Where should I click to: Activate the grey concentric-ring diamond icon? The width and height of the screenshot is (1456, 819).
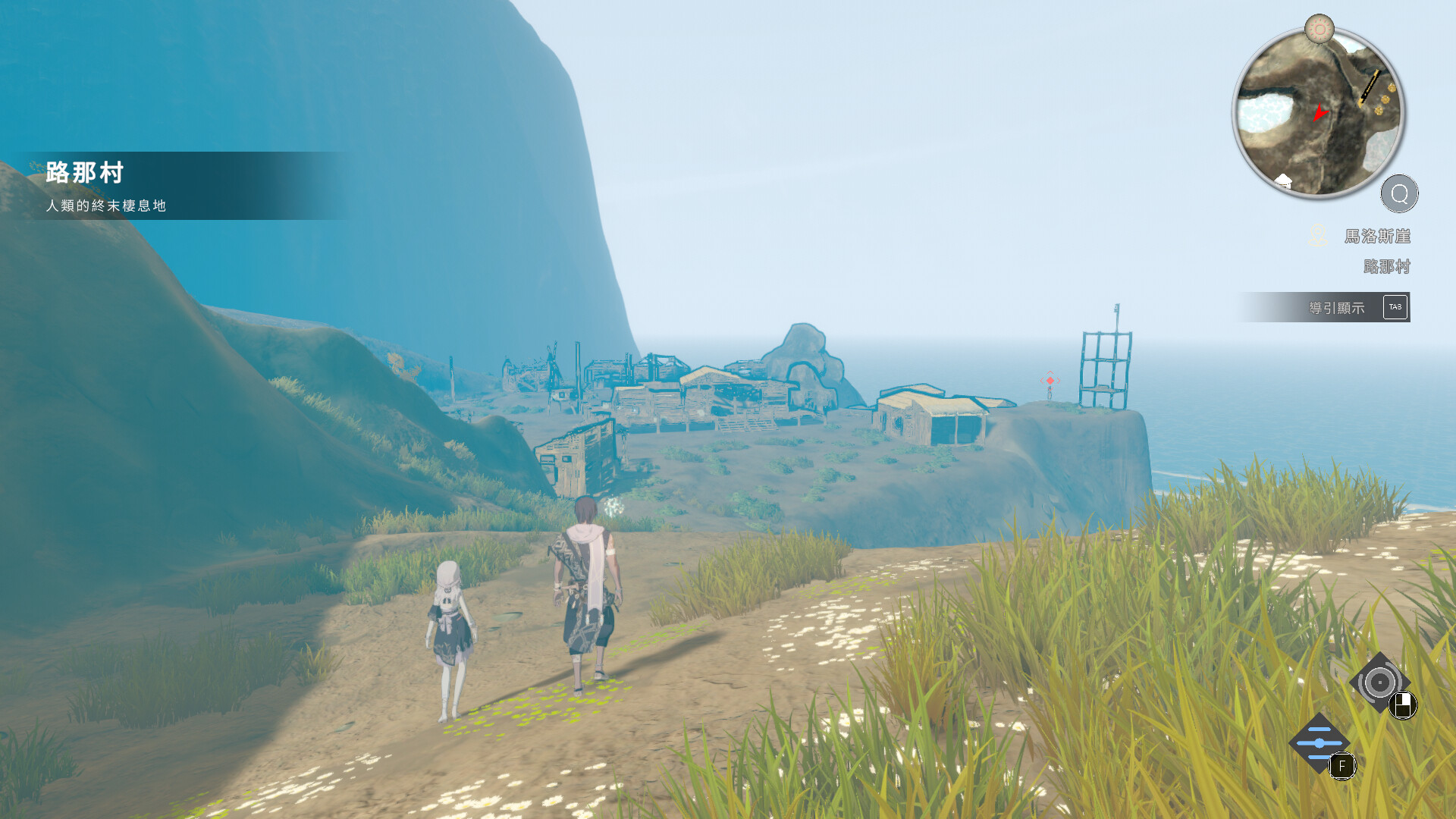(1379, 682)
